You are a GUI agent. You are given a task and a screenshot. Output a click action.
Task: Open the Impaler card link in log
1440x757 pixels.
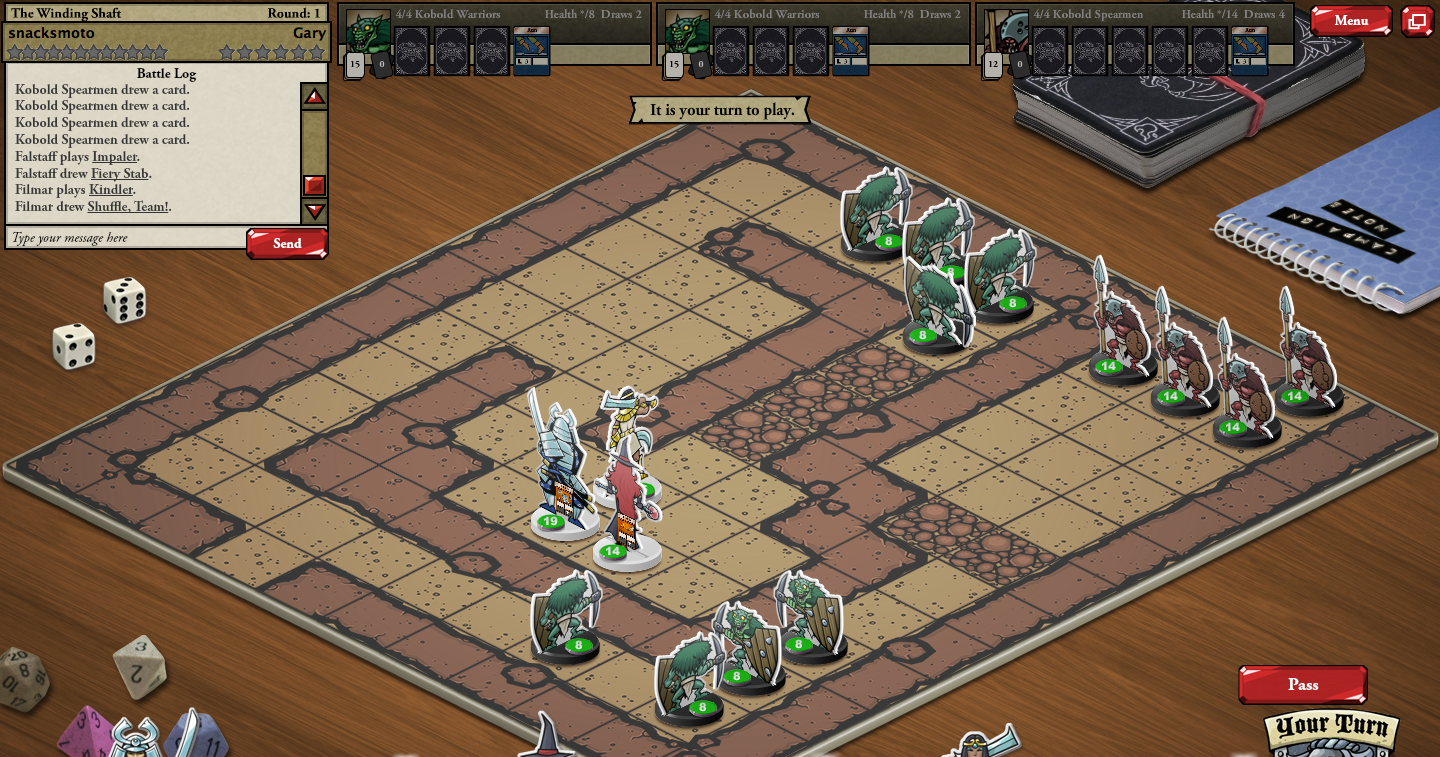(115, 157)
